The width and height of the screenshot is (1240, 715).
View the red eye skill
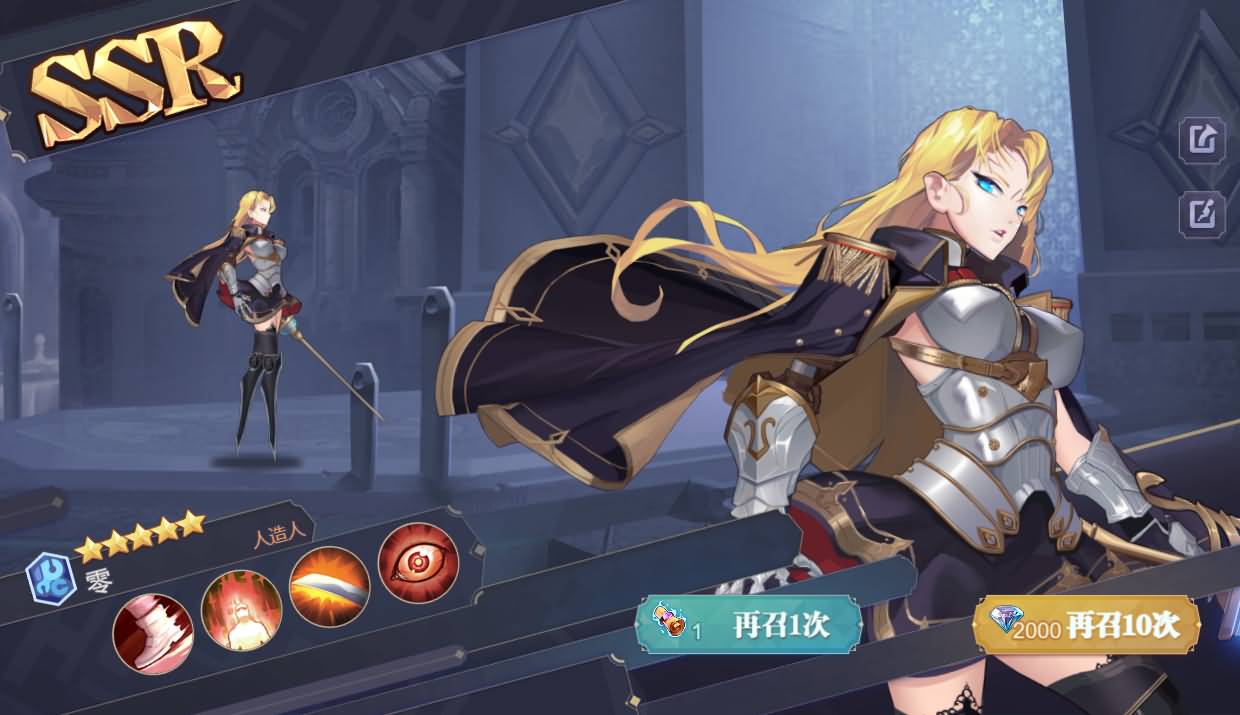tap(418, 563)
